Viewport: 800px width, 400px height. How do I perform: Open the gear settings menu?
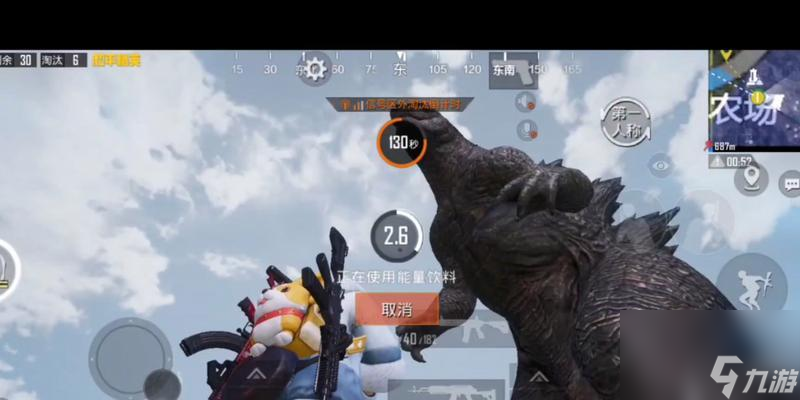(316, 69)
